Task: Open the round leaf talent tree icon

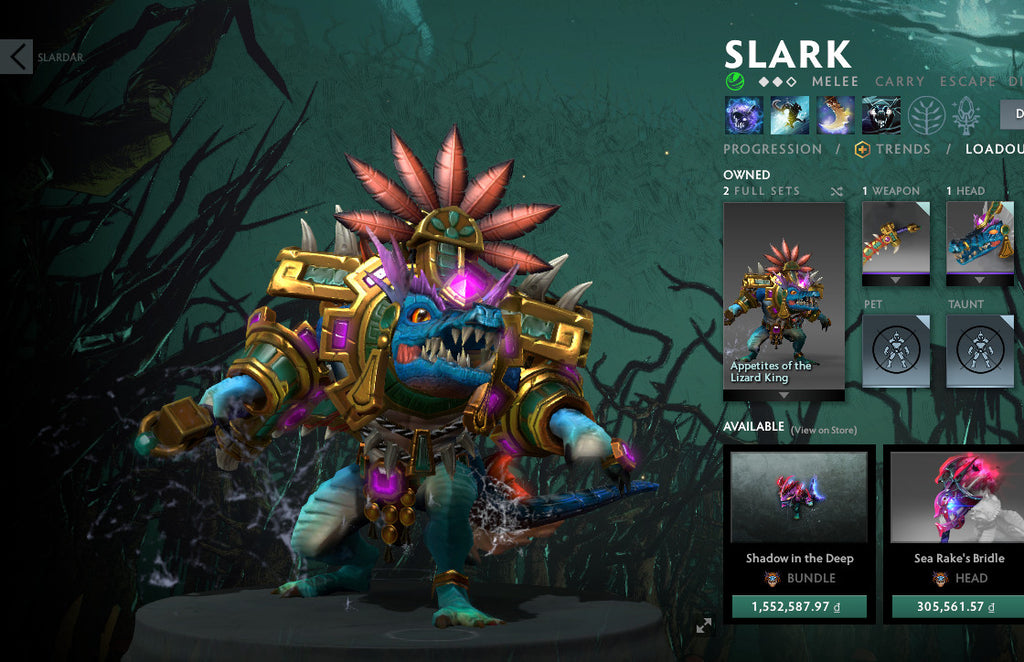Action: pyautogui.click(x=927, y=115)
